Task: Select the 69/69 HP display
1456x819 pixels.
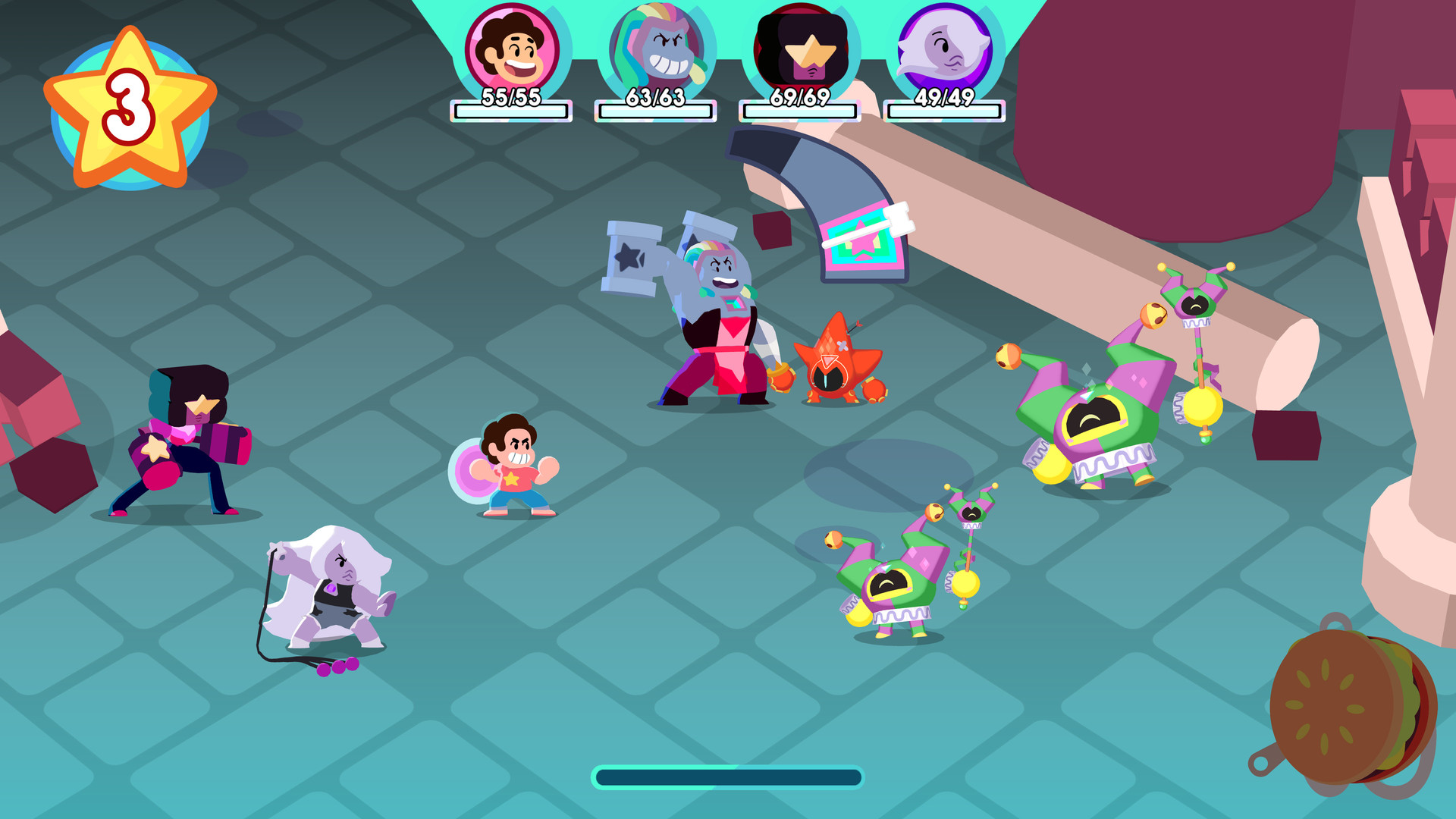Action: click(799, 99)
